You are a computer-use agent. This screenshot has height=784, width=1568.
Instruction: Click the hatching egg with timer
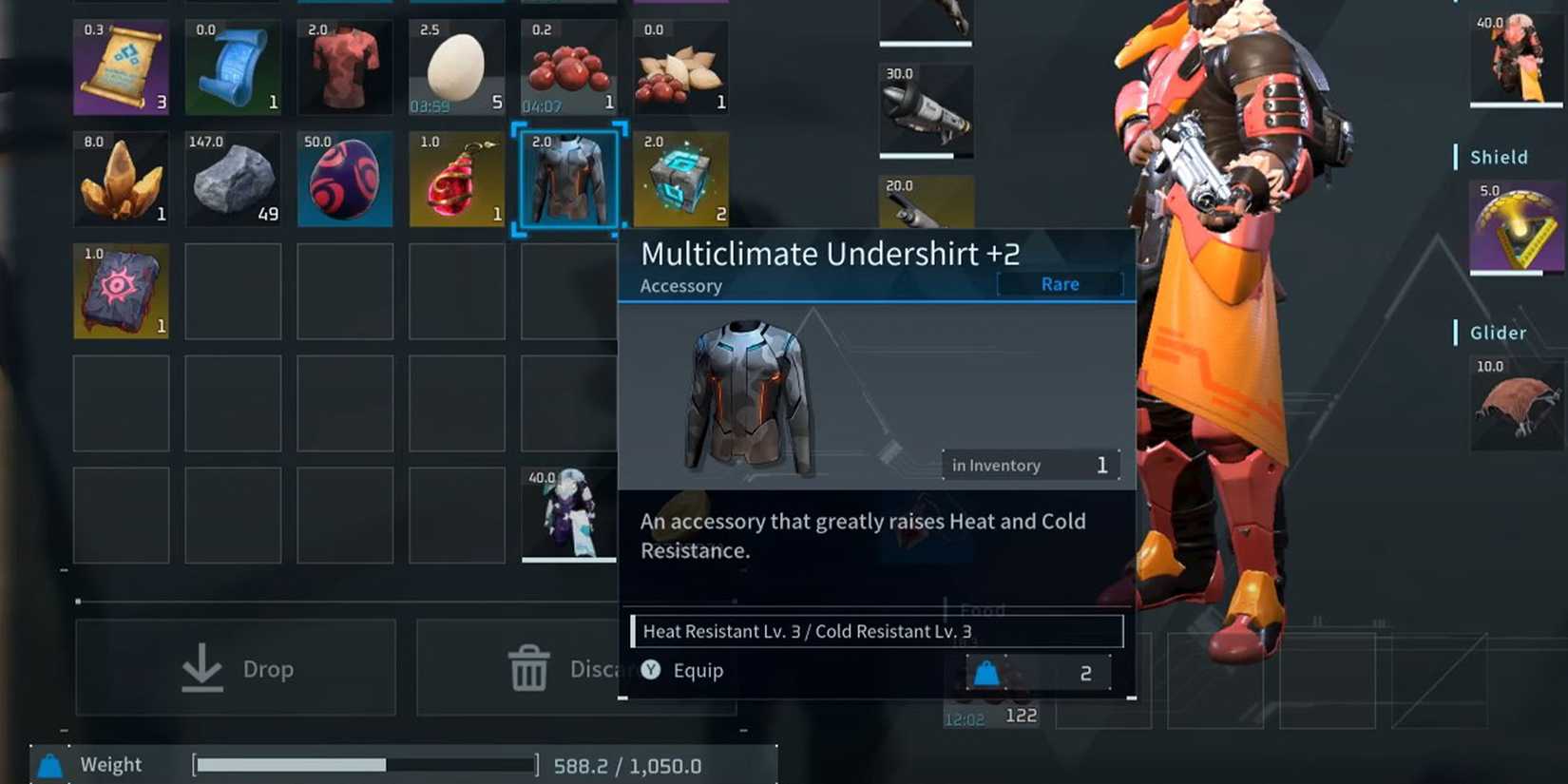[457, 65]
